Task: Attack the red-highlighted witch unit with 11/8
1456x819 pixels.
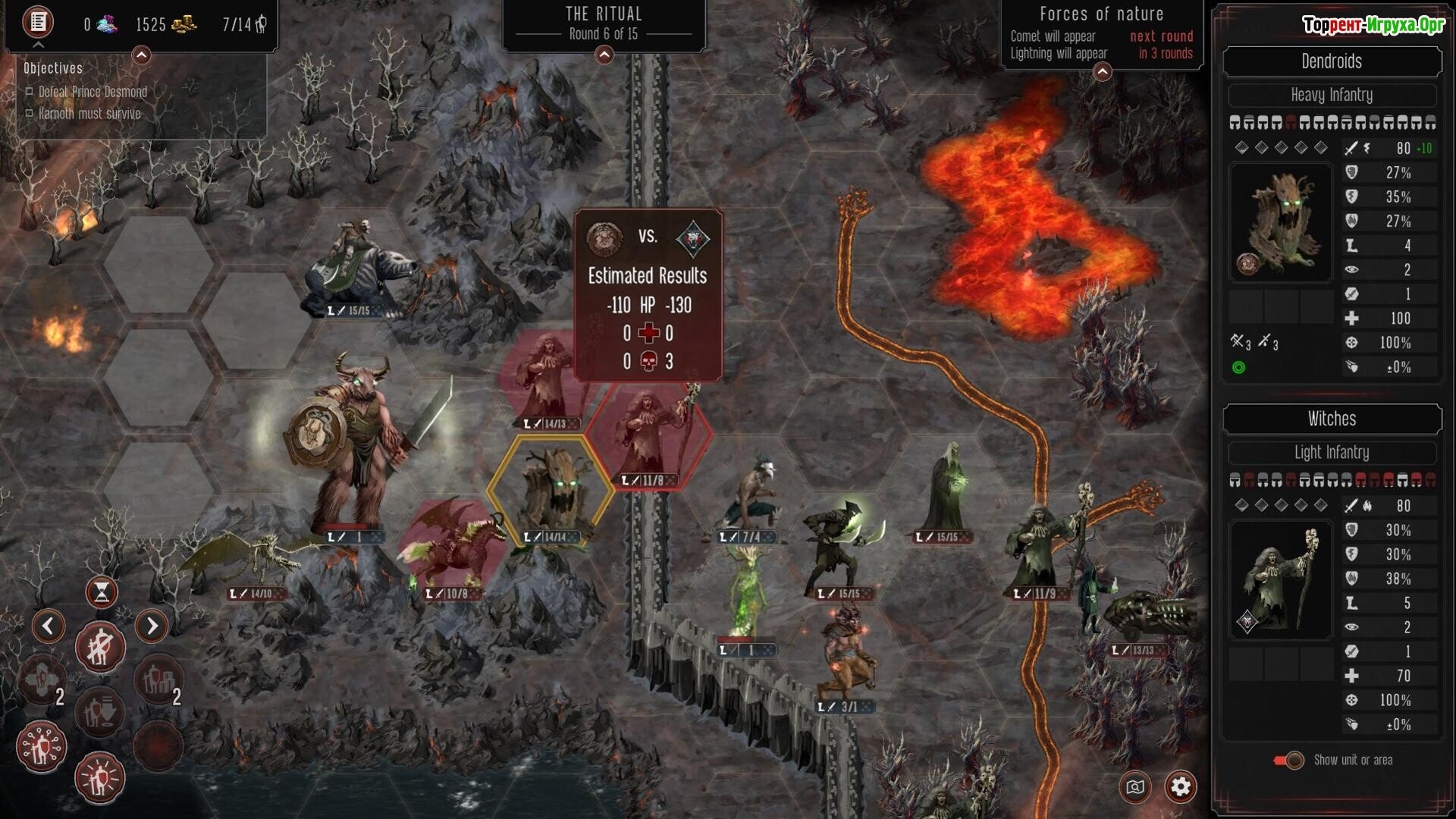Action: pyautogui.click(x=648, y=436)
